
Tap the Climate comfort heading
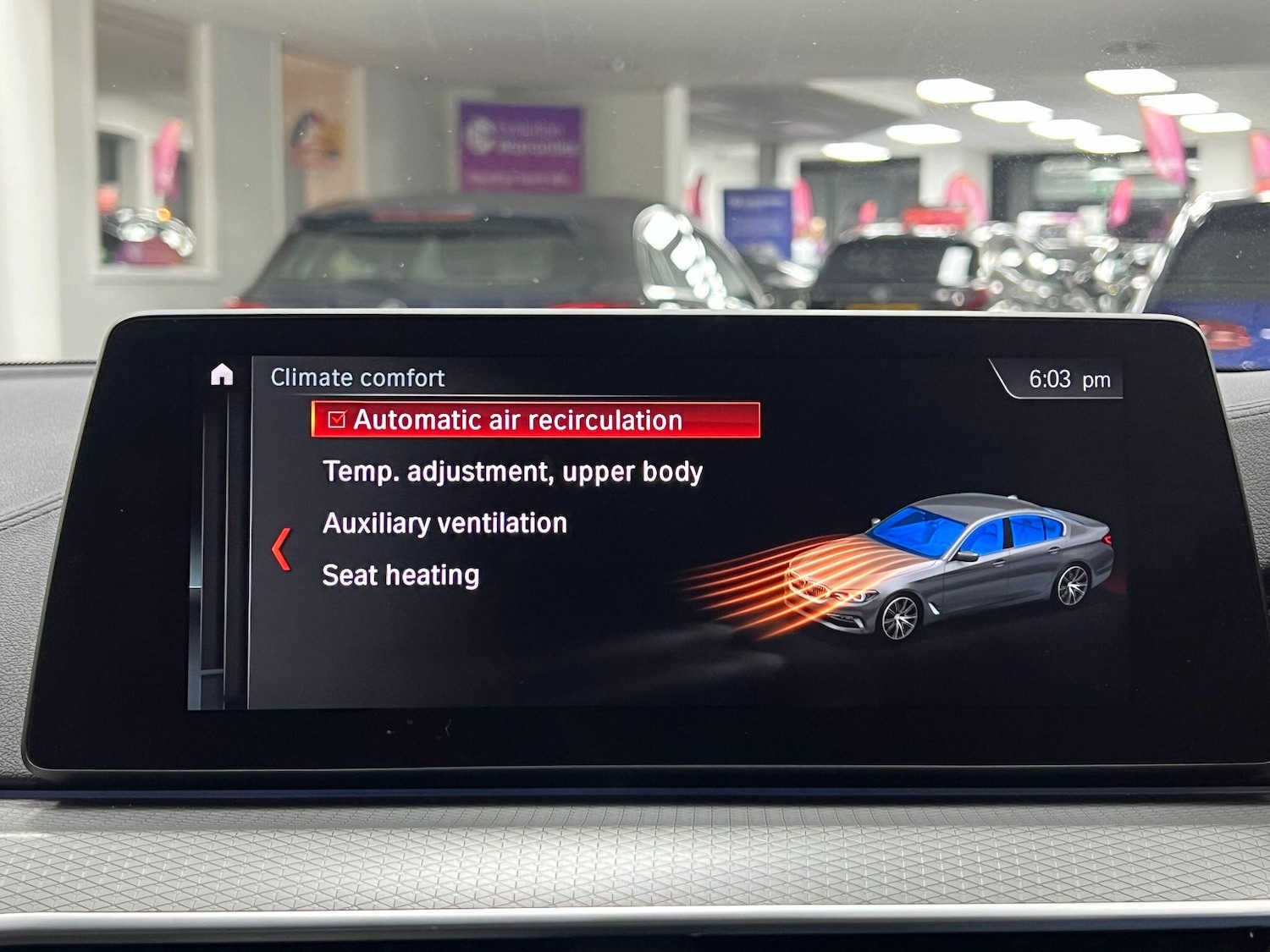[x=357, y=377]
